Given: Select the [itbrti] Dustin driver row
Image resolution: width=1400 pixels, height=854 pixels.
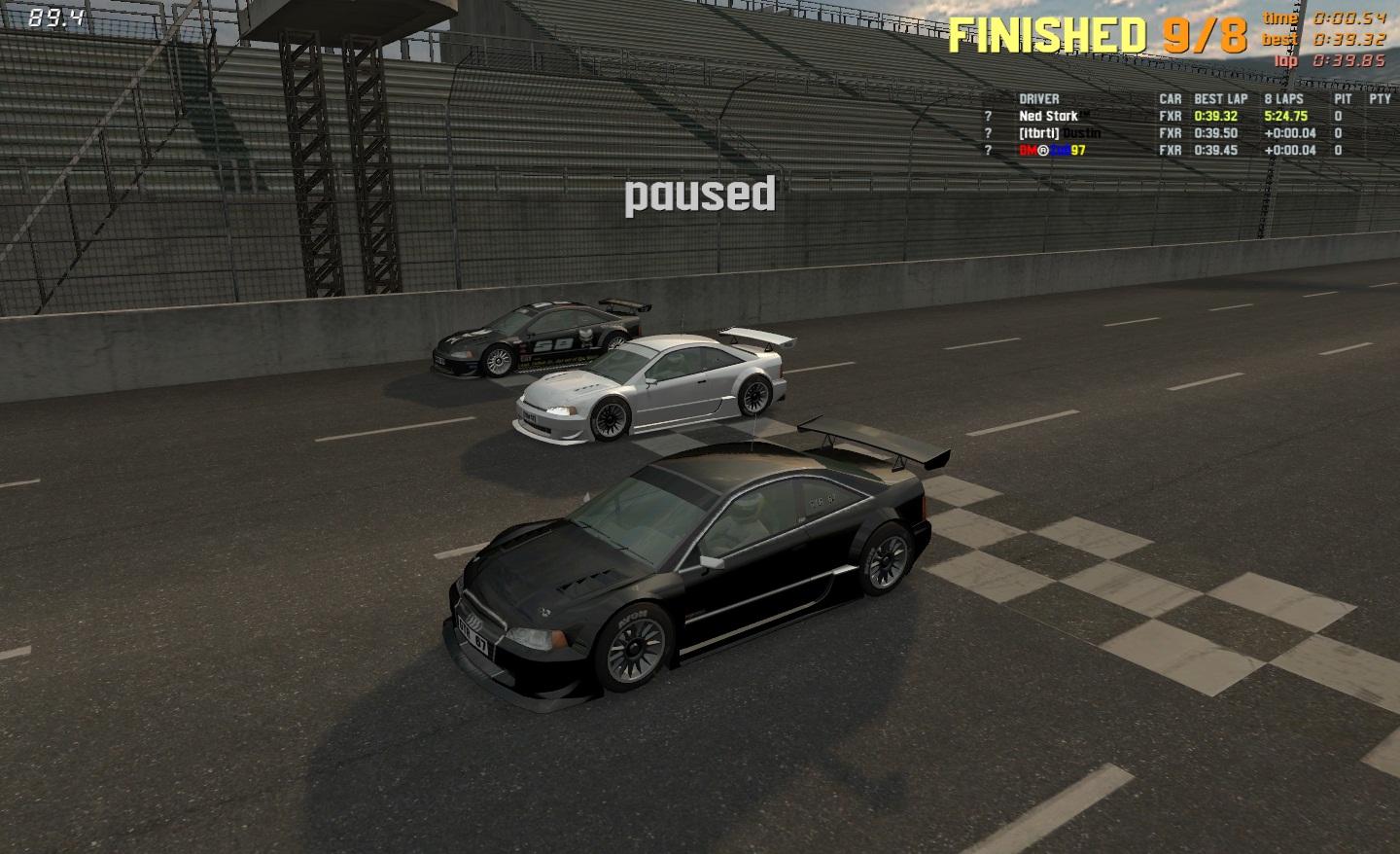Looking at the screenshot, I should 1059,133.
